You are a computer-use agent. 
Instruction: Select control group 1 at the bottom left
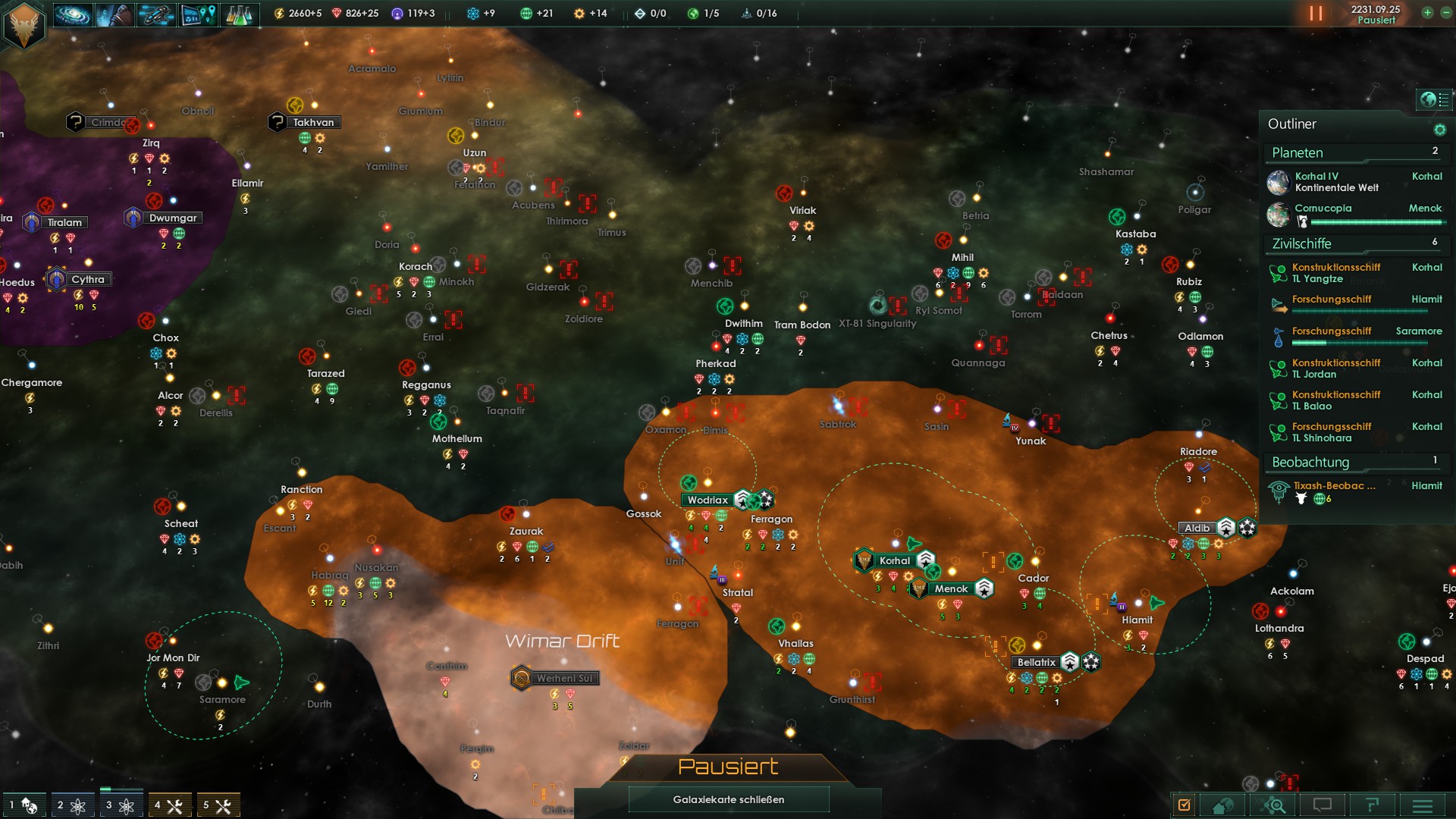[23, 805]
